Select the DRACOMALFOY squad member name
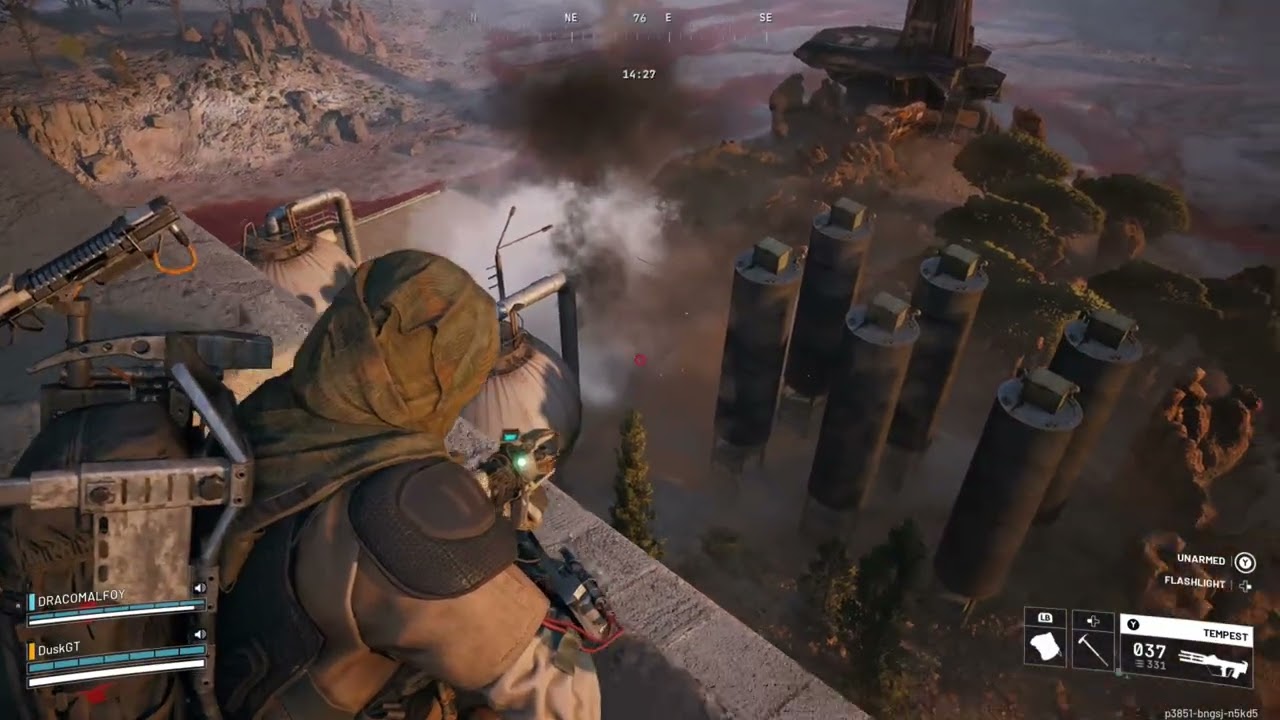This screenshot has width=1280, height=720. [x=82, y=596]
